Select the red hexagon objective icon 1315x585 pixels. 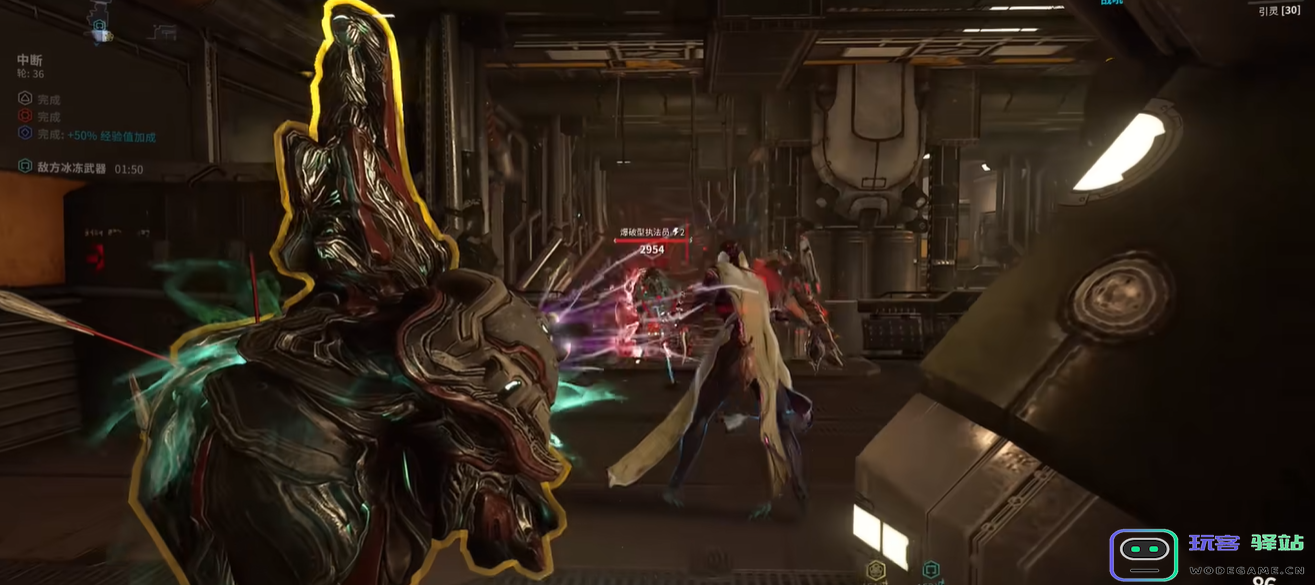(x=25, y=116)
